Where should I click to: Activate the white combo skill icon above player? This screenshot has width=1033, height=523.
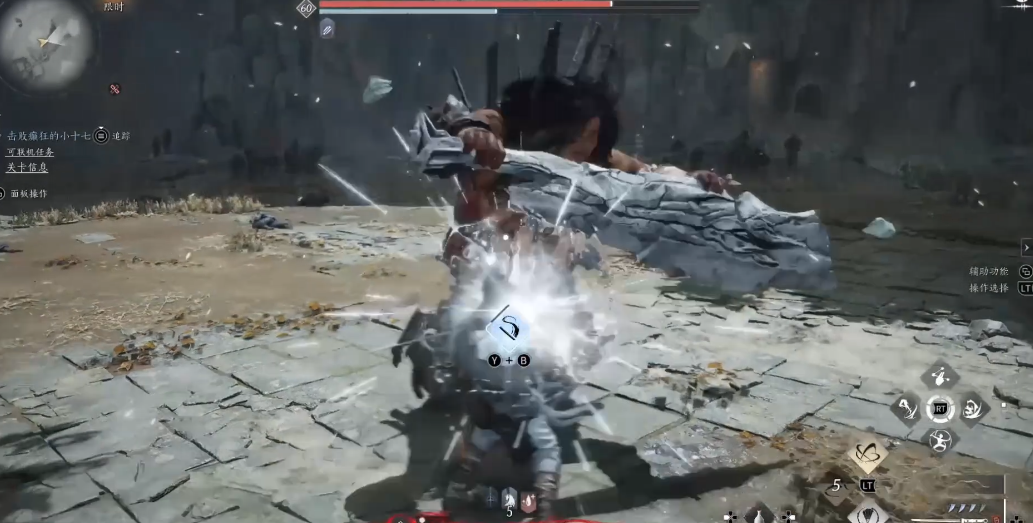509,328
